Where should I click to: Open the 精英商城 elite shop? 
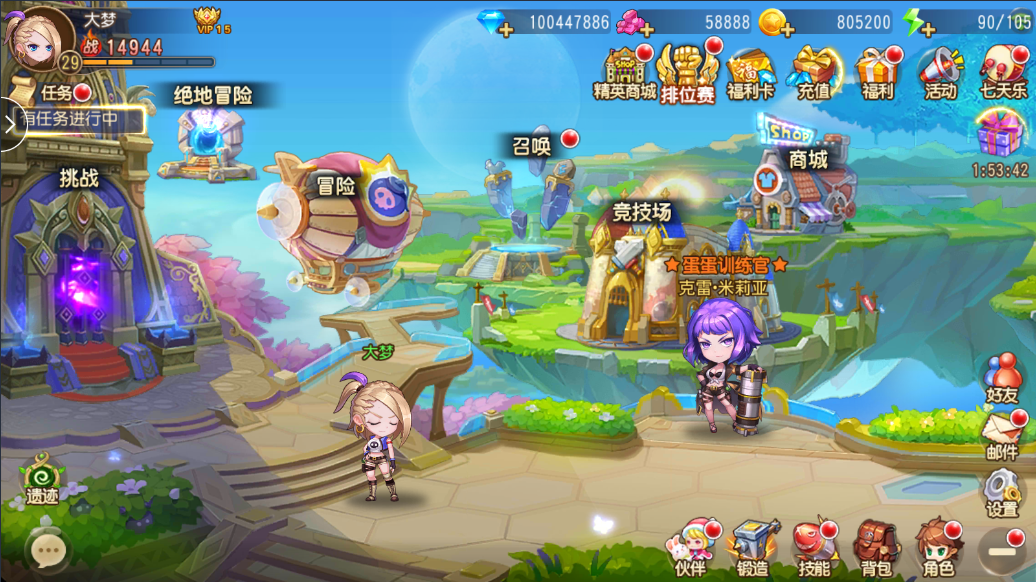[625, 72]
